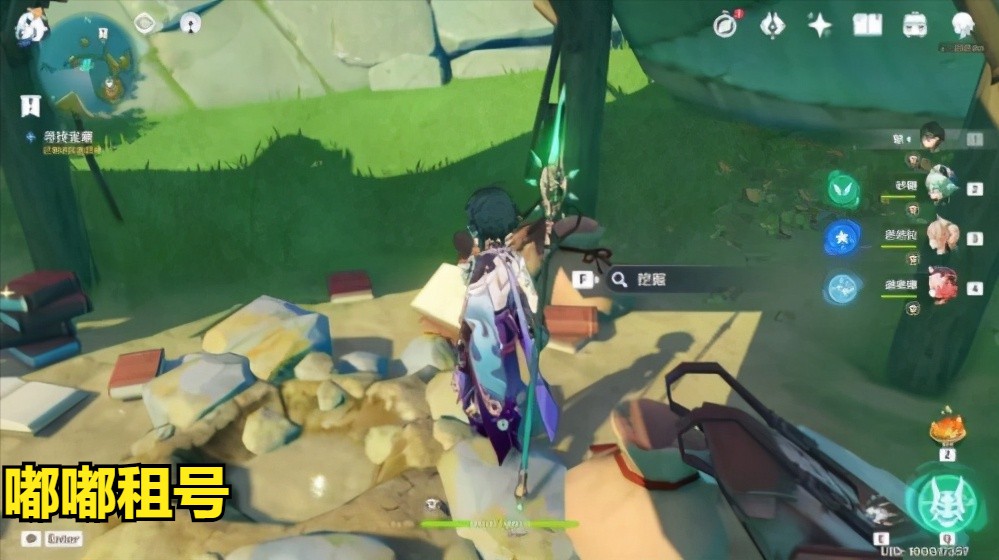Open the adventurer handbook book icon
The width and height of the screenshot is (999, 560).
(x=866, y=25)
